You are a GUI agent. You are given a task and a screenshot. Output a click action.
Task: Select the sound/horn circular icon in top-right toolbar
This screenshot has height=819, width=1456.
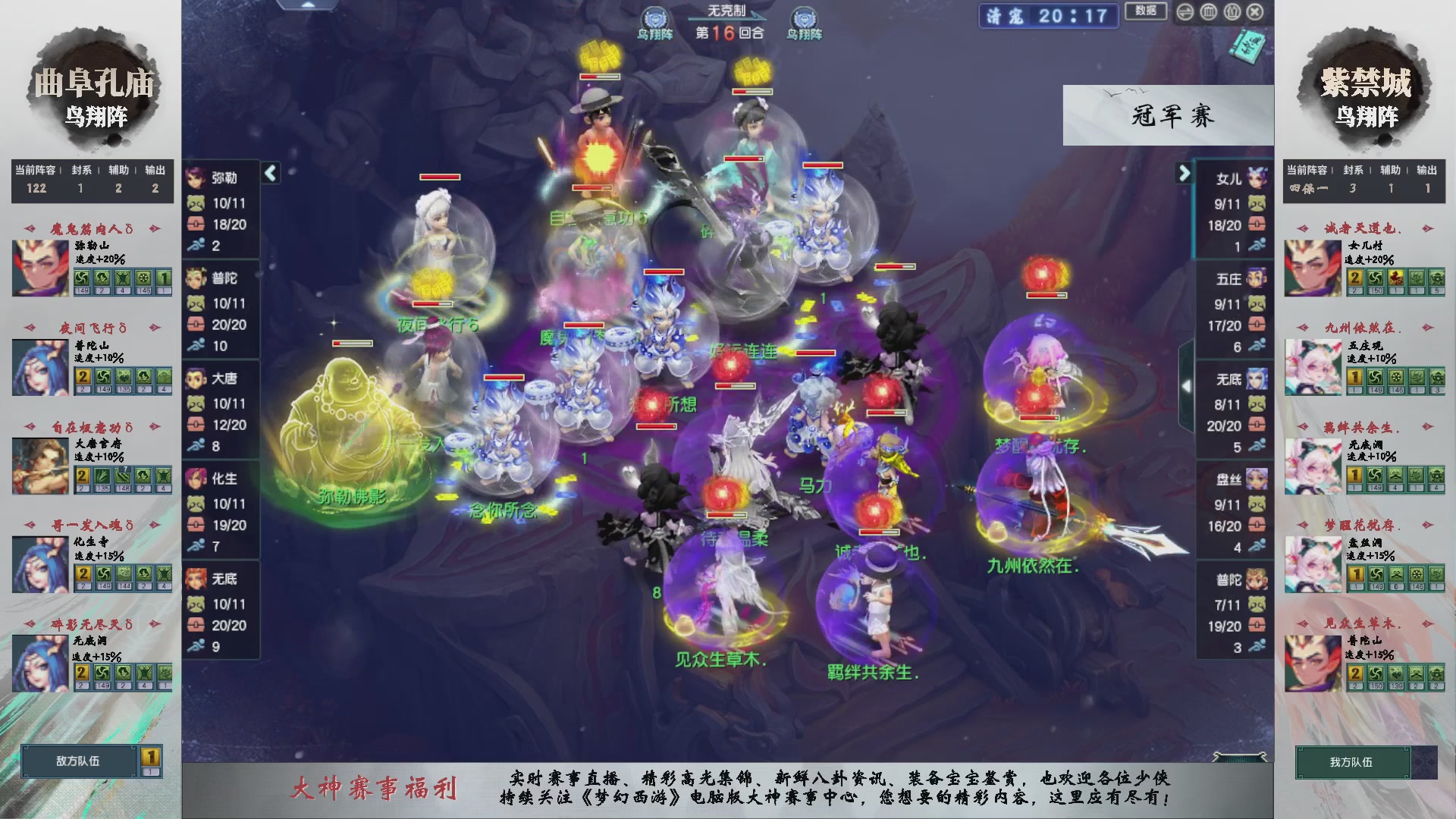[x=1184, y=12]
